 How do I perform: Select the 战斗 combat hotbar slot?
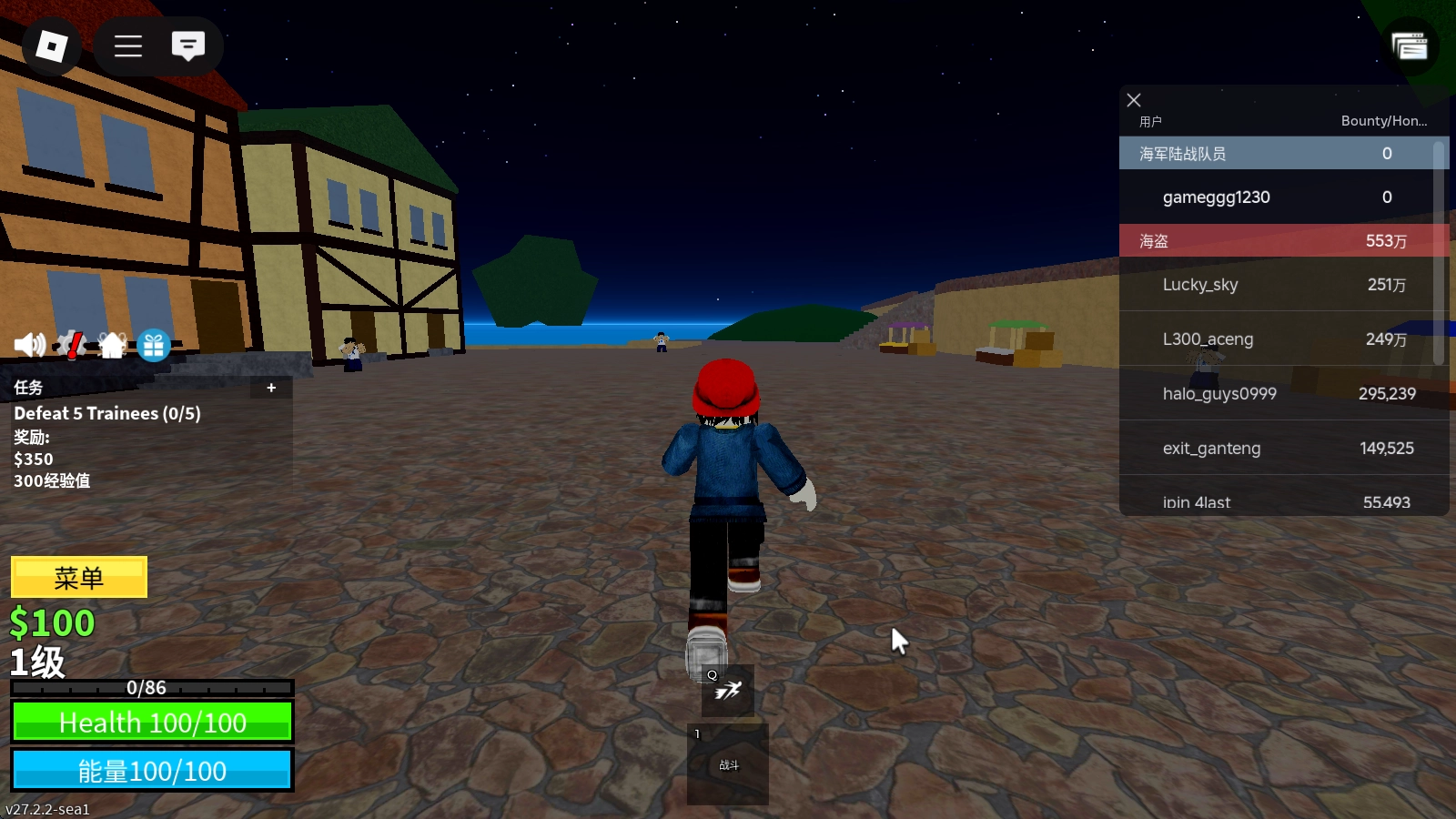pyautogui.click(x=728, y=764)
